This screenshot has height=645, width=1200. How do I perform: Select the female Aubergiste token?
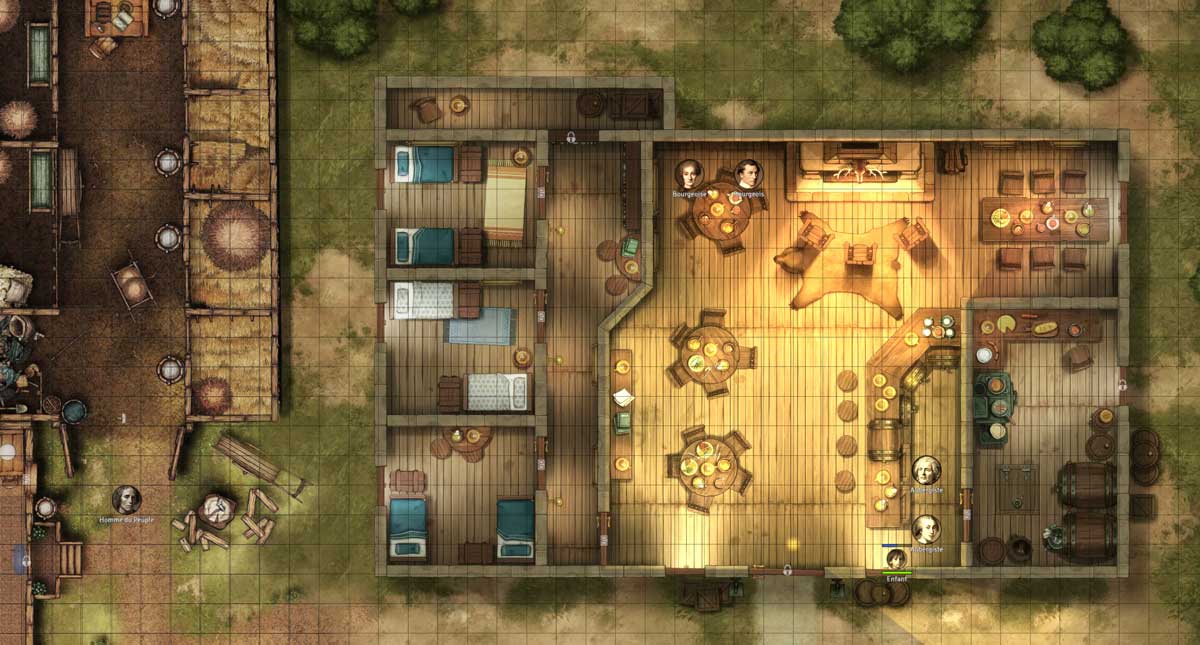[x=926, y=529]
